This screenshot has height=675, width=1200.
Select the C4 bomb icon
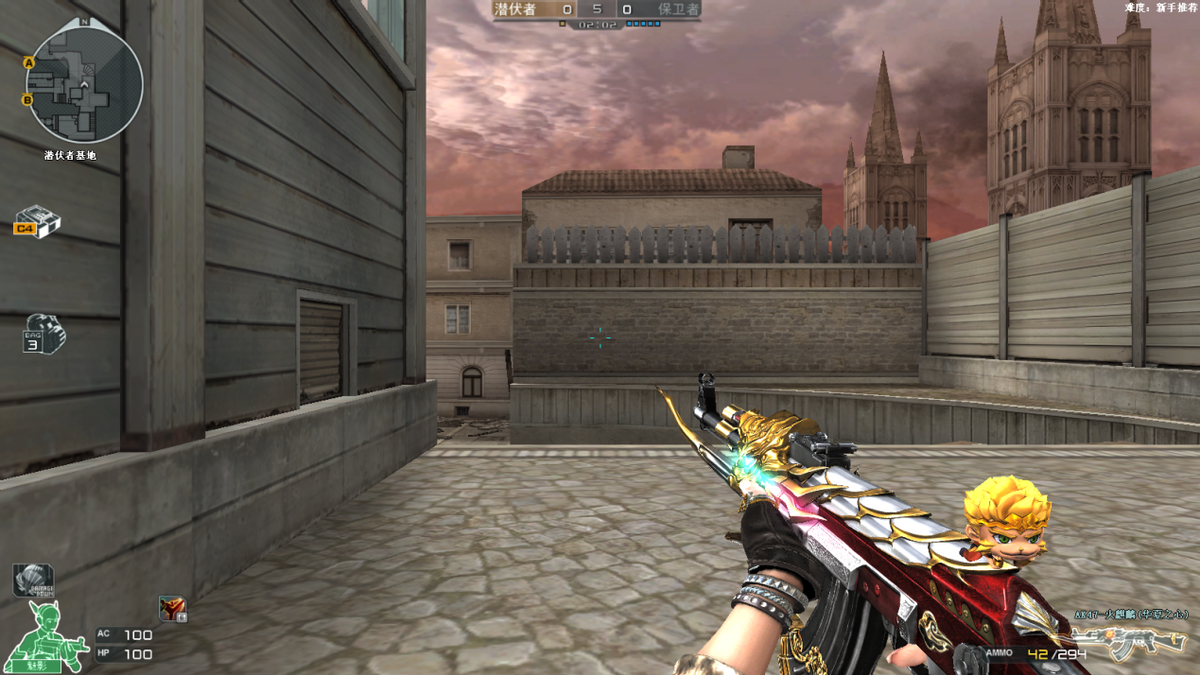tap(38, 221)
